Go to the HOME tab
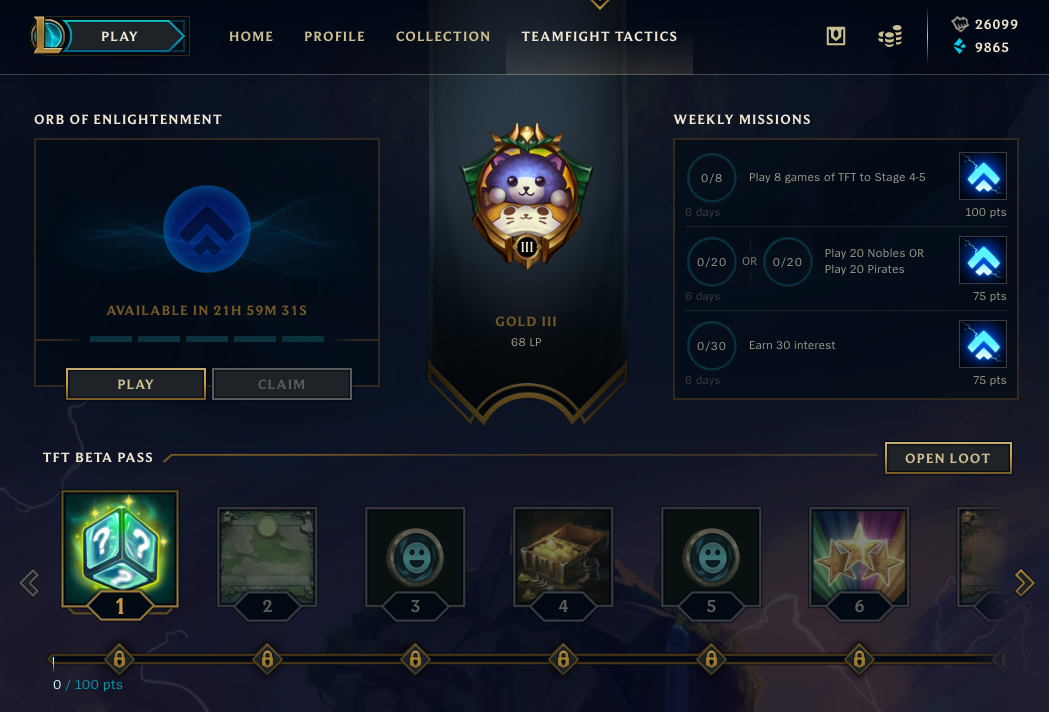The image size is (1049, 712). point(251,36)
